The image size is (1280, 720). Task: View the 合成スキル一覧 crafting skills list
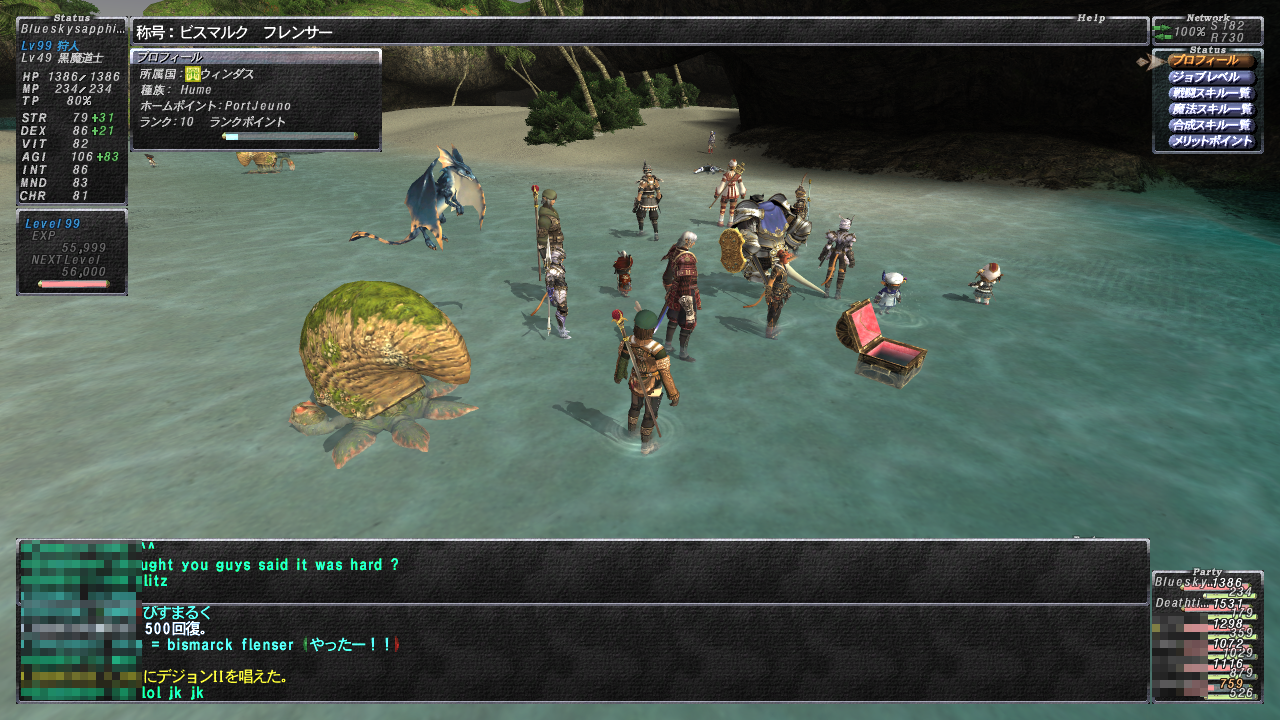pyautogui.click(x=1210, y=125)
